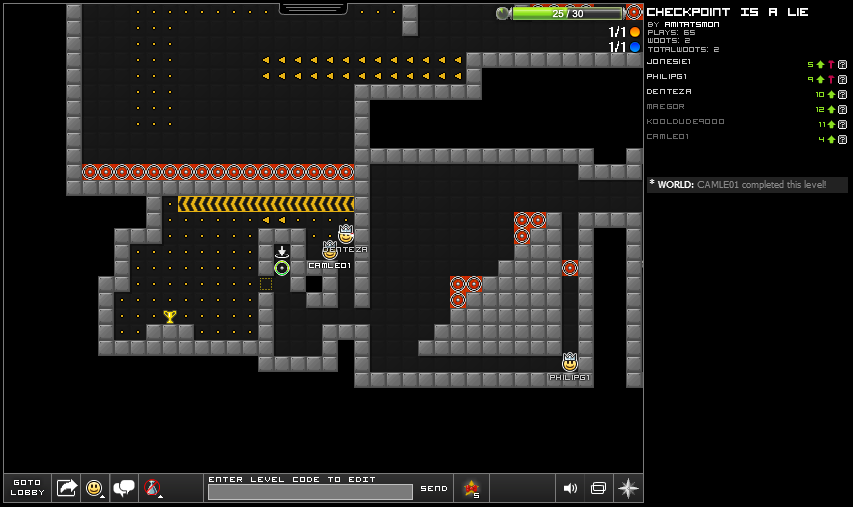Open question mark info for MAEGOR

click(x=842, y=109)
